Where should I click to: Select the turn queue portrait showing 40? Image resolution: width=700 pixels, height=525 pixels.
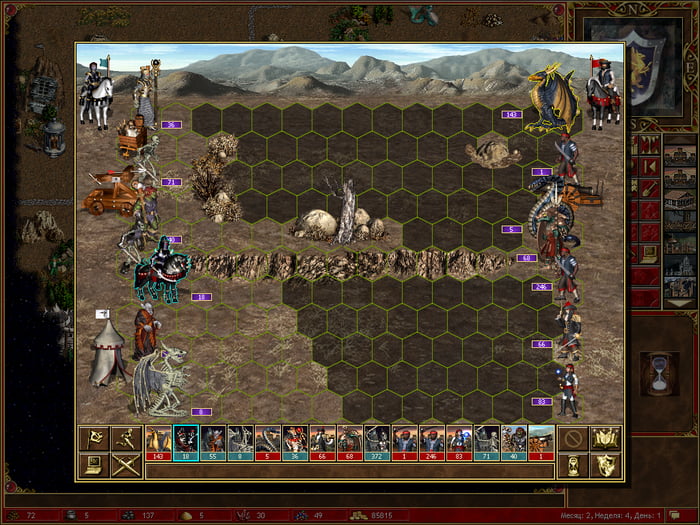[x=513, y=442]
